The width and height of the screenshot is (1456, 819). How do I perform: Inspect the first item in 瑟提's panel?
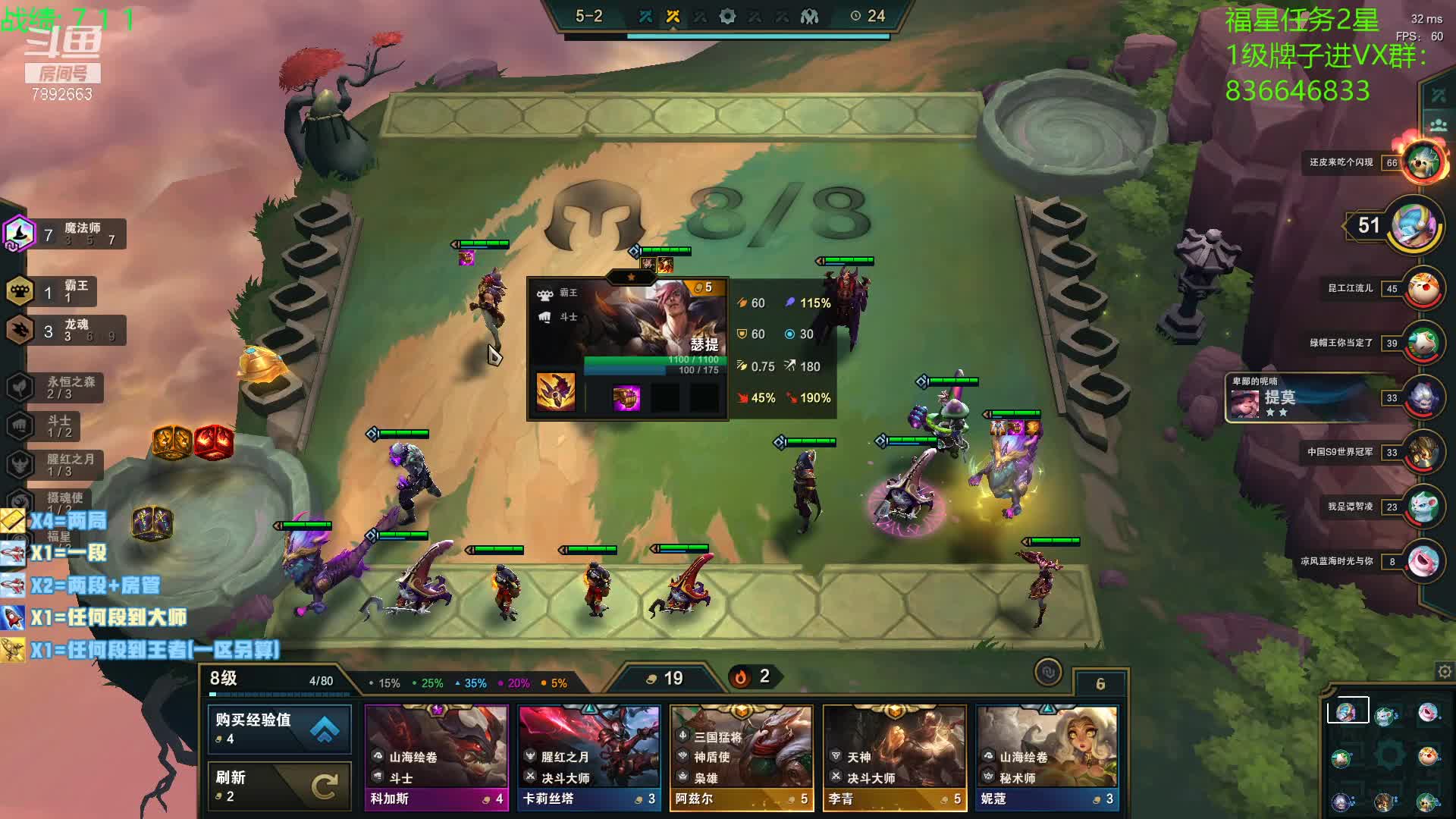point(556,391)
